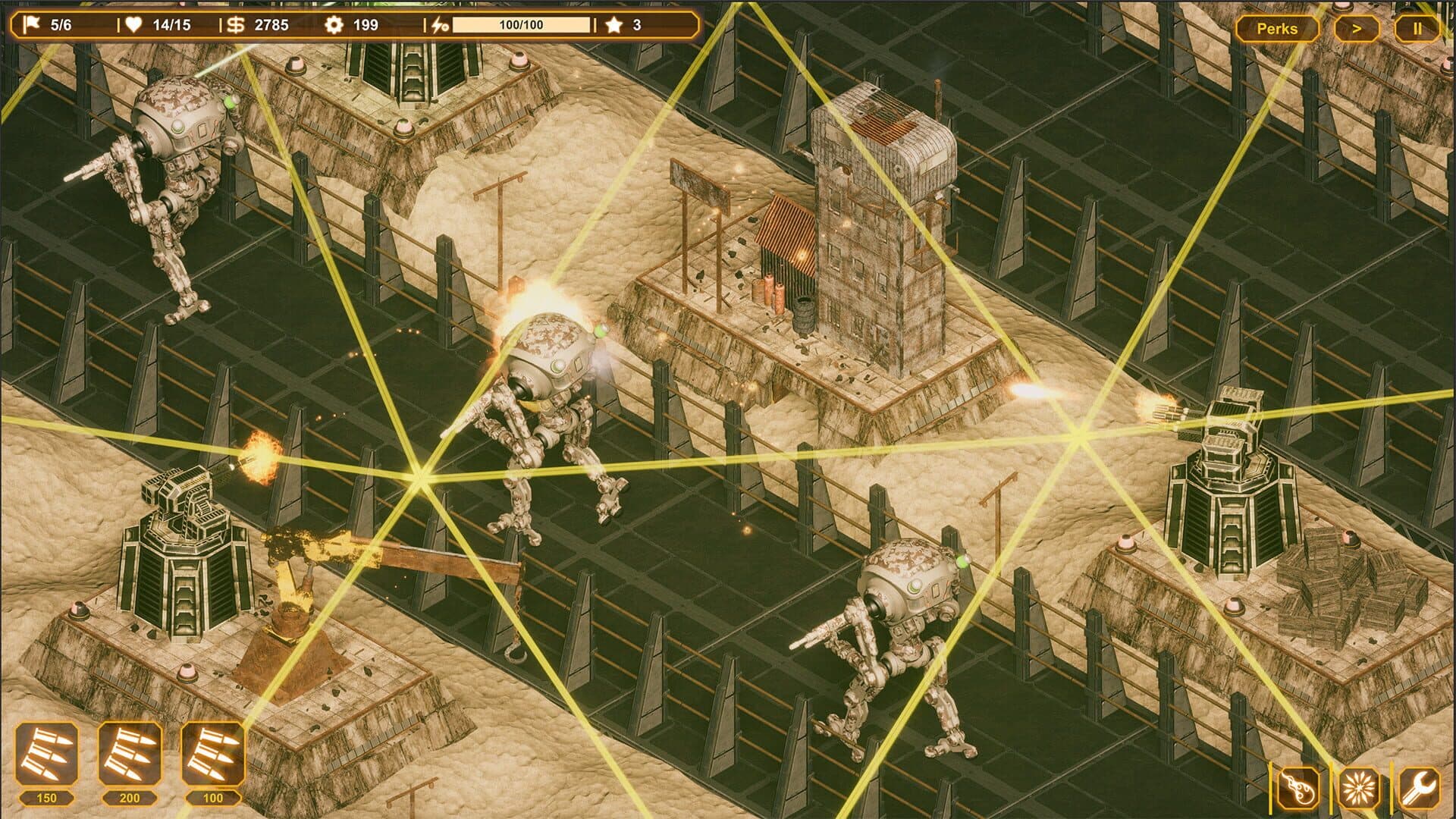Screen dimensions: 1456x819
Task: Open the Perks menu
Action: point(1277,29)
